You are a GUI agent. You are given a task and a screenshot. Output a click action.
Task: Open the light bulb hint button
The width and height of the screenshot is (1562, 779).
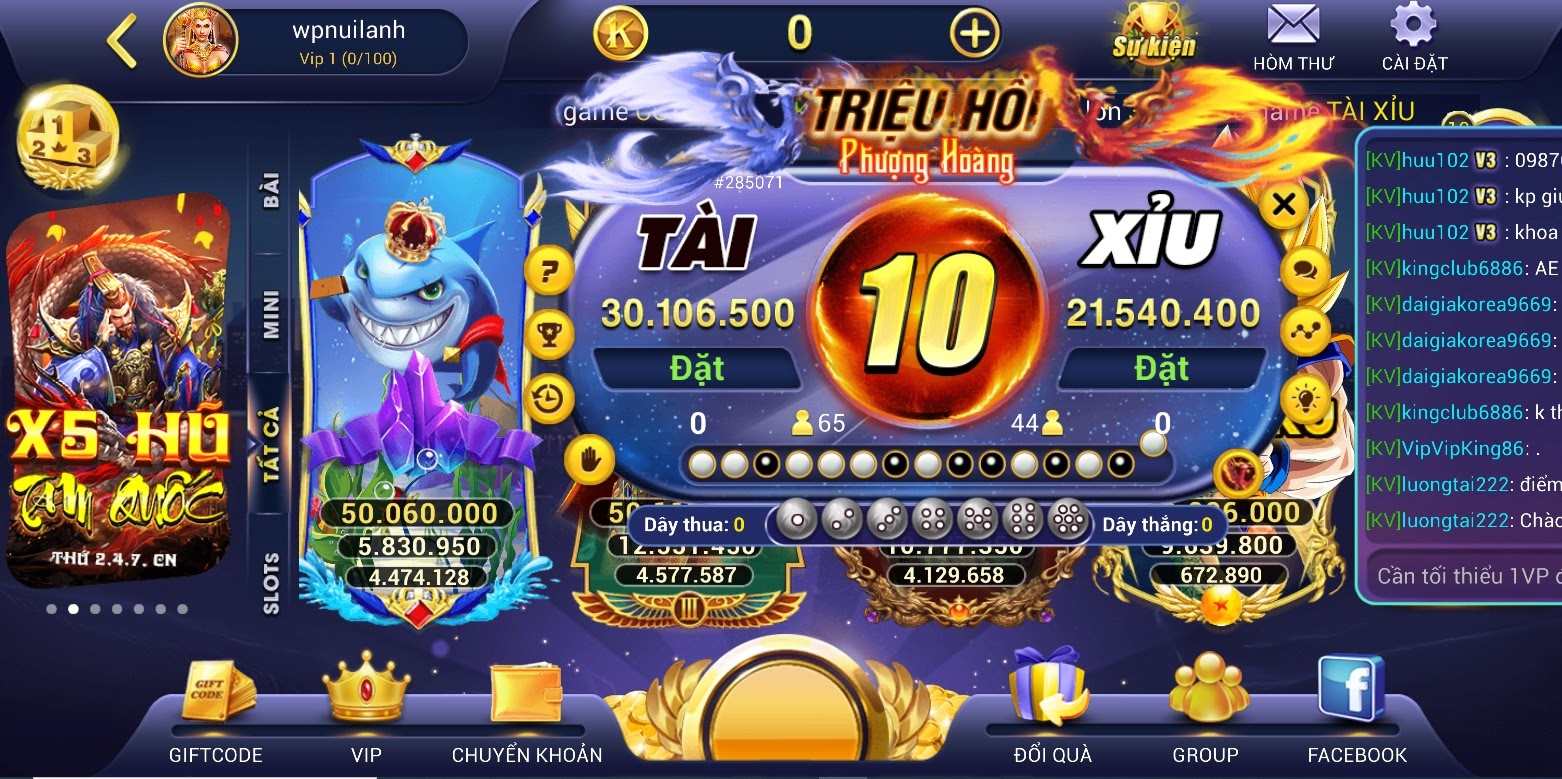(1305, 399)
